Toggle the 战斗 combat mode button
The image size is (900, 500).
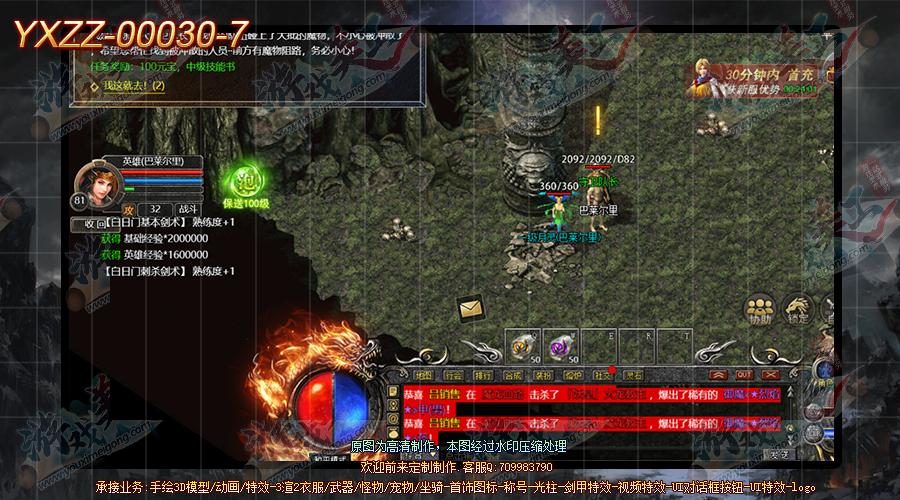(x=190, y=208)
